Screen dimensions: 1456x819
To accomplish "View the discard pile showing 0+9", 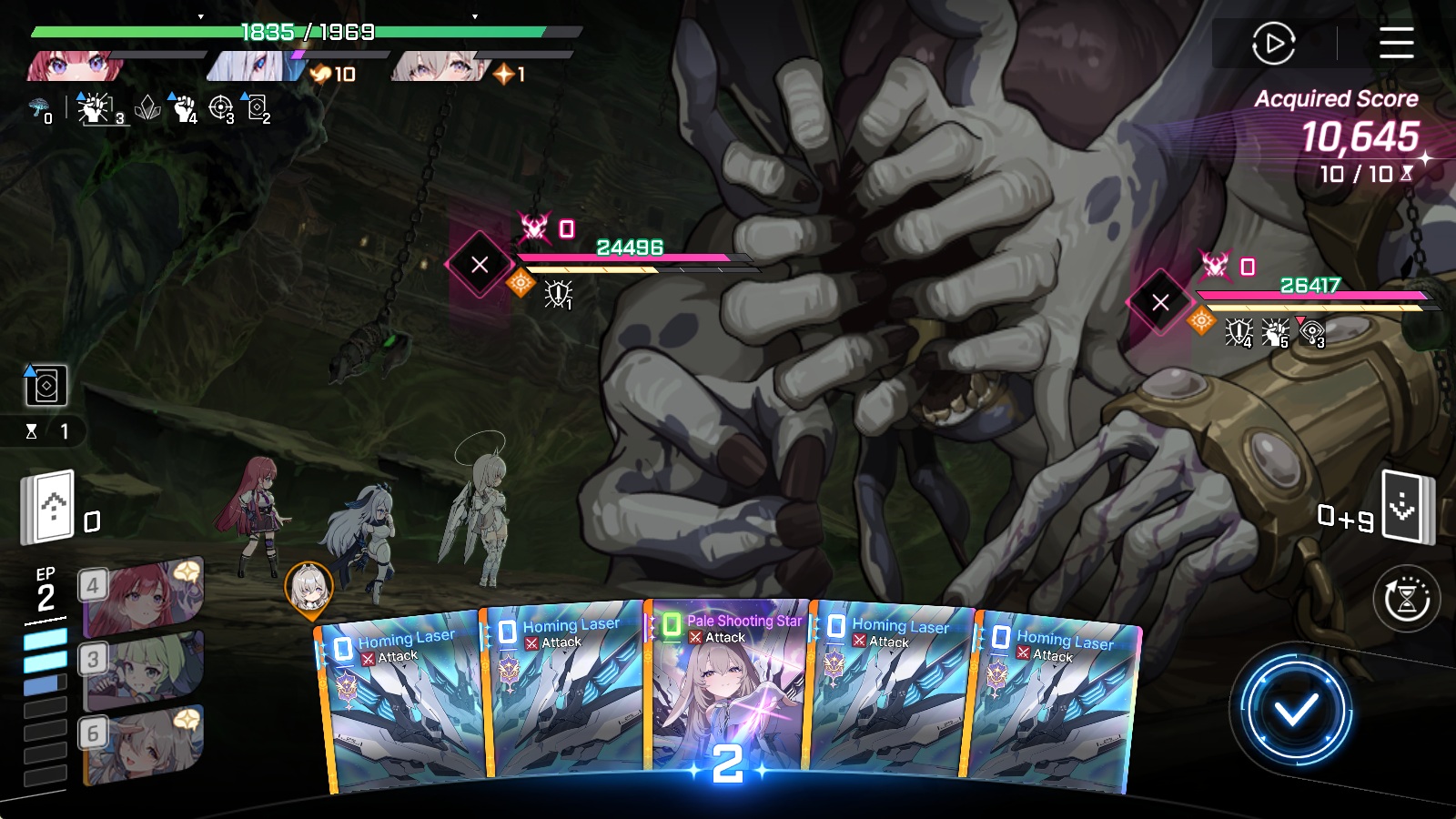I will [x=1406, y=507].
